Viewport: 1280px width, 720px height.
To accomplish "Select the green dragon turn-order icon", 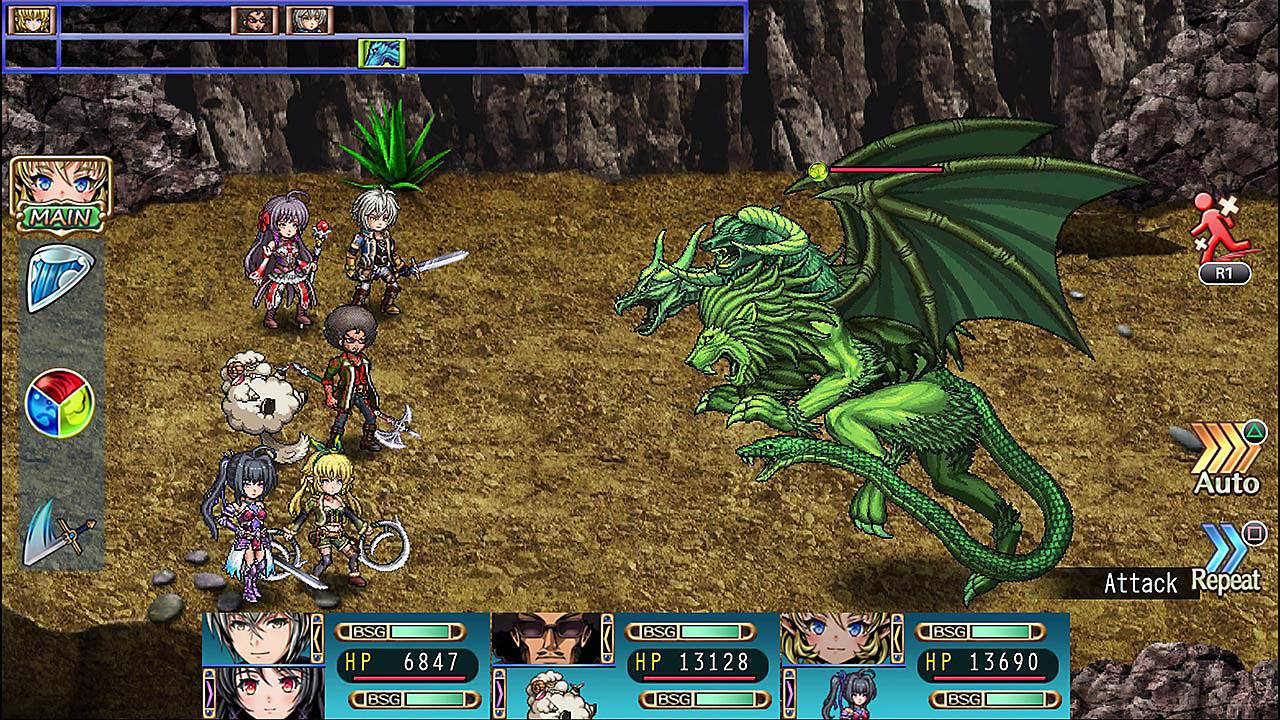I will (381, 53).
